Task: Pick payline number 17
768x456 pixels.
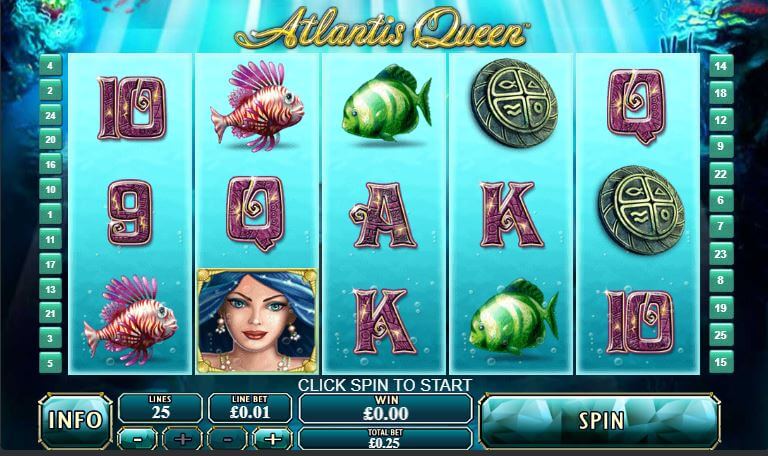Action: tap(50, 263)
